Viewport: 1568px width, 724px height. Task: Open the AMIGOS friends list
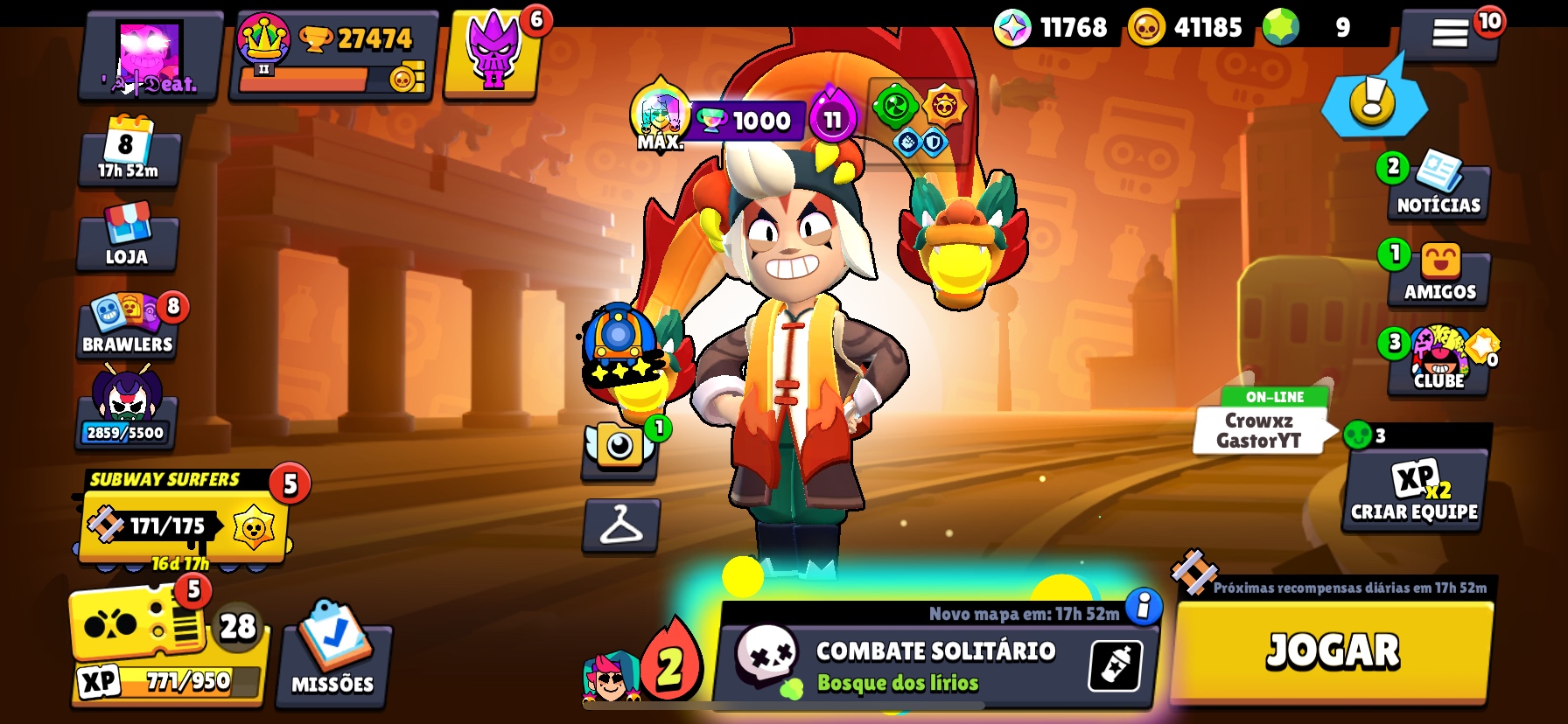pos(1439,275)
